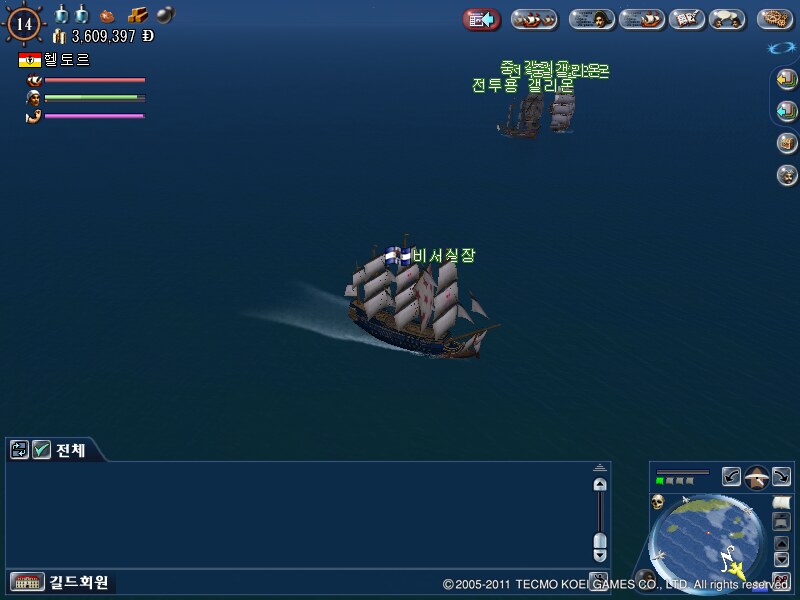Image resolution: width=800 pixels, height=600 pixels.
Task: Click the cyan arrow side button
Action: [786, 110]
